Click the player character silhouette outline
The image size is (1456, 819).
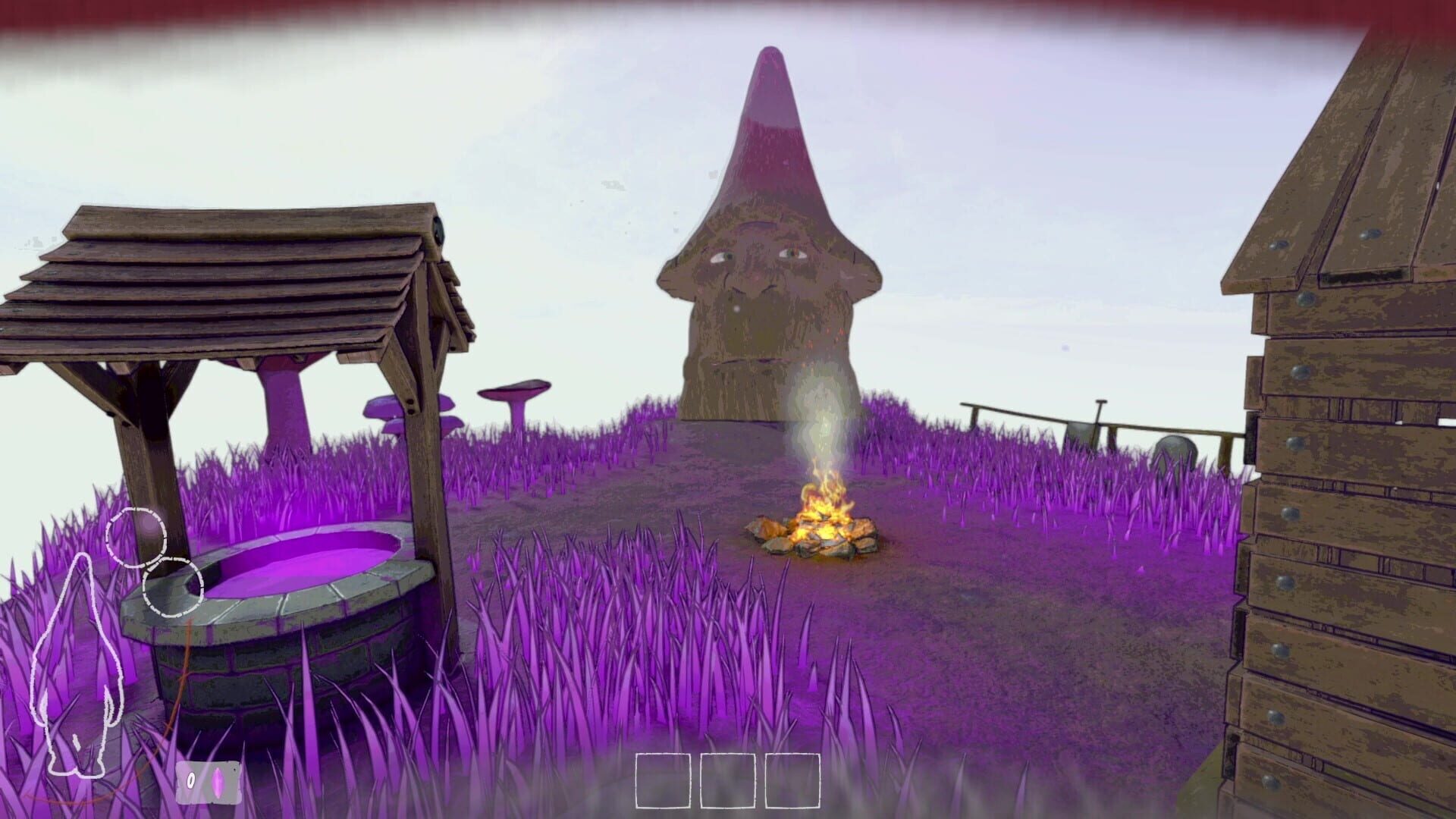(76, 667)
